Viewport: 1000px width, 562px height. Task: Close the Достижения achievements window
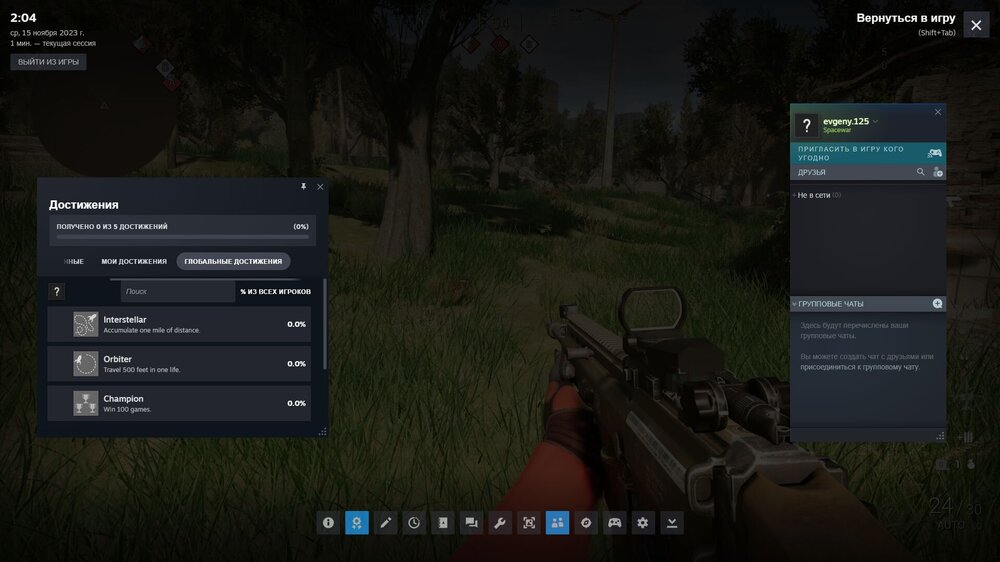320,187
